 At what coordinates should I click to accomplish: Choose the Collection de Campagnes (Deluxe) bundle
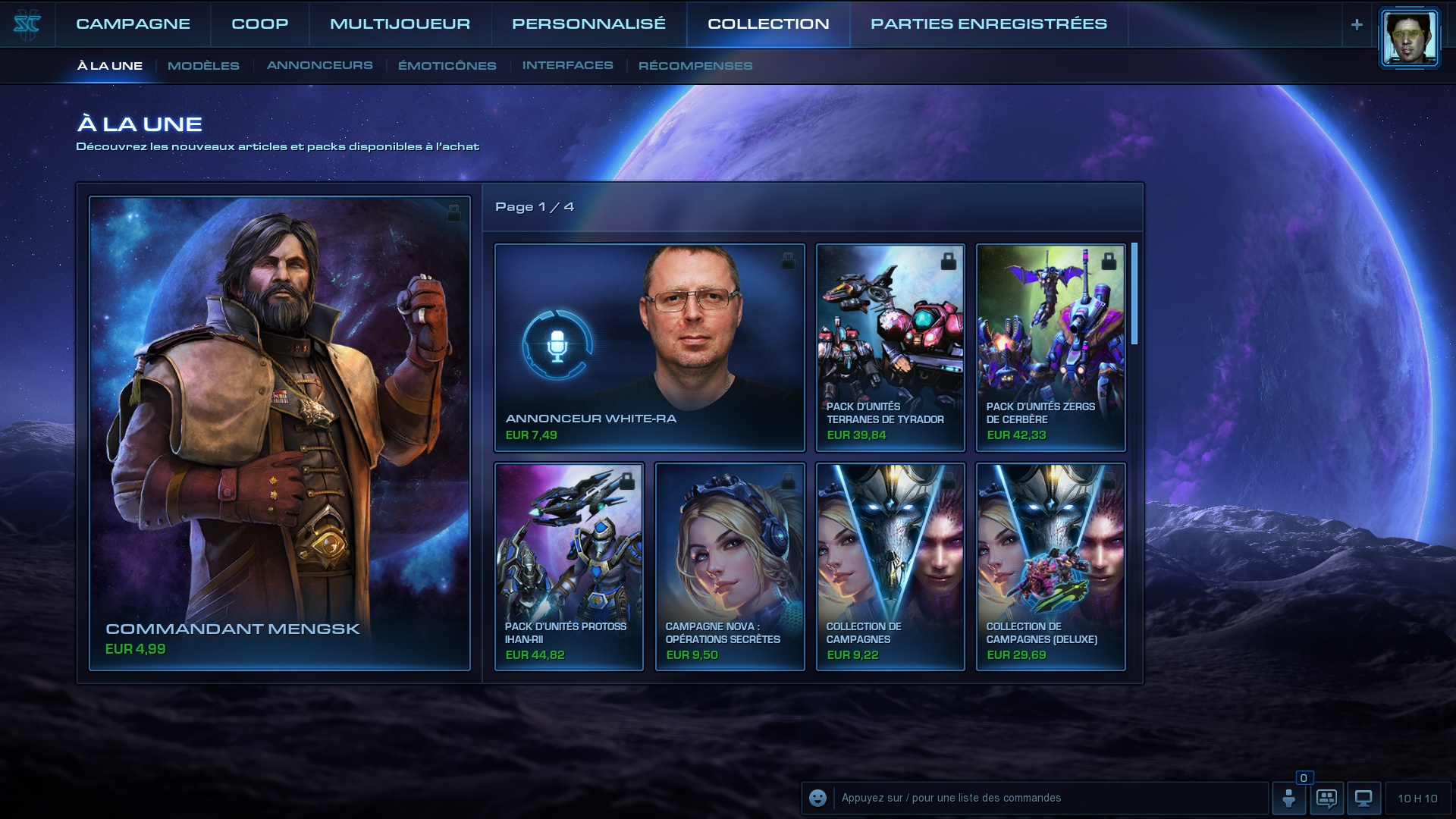(x=1050, y=566)
